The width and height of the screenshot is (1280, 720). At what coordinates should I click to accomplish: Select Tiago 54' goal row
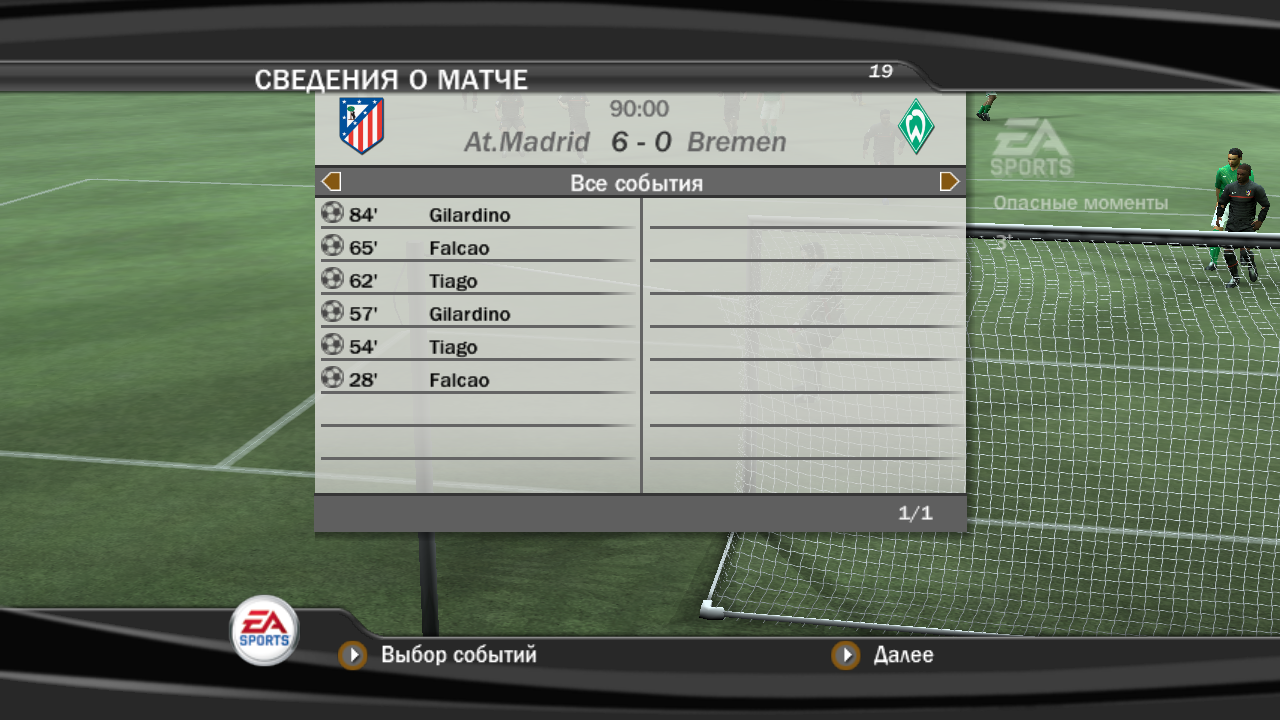click(x=476, y=346)
